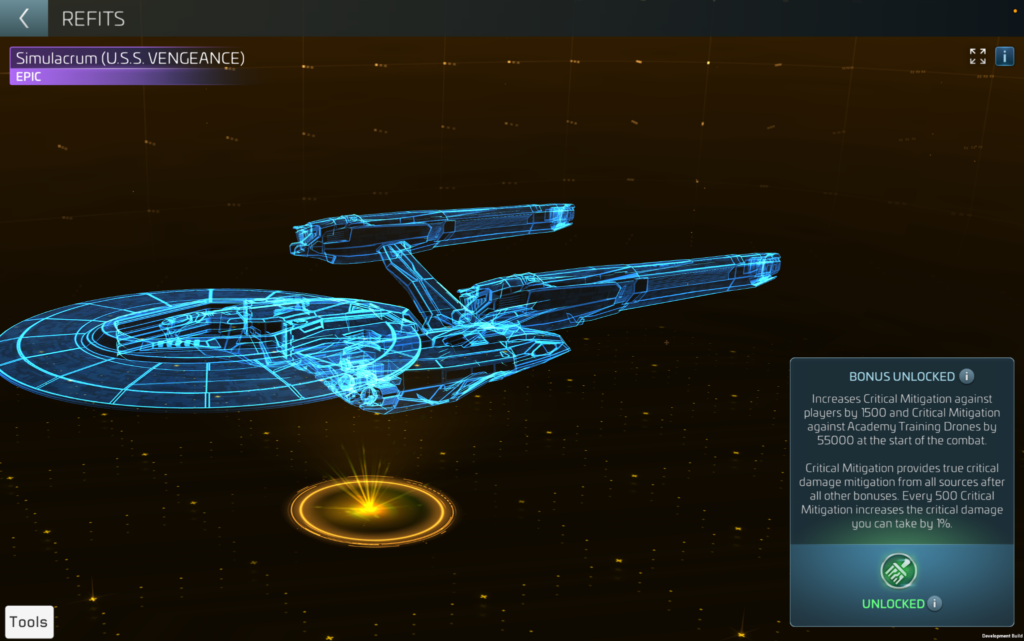Open the info icon beside the expand arrows
Image resolution: width=1024 pixels, height=641 pixels.
pos(1004,56)
